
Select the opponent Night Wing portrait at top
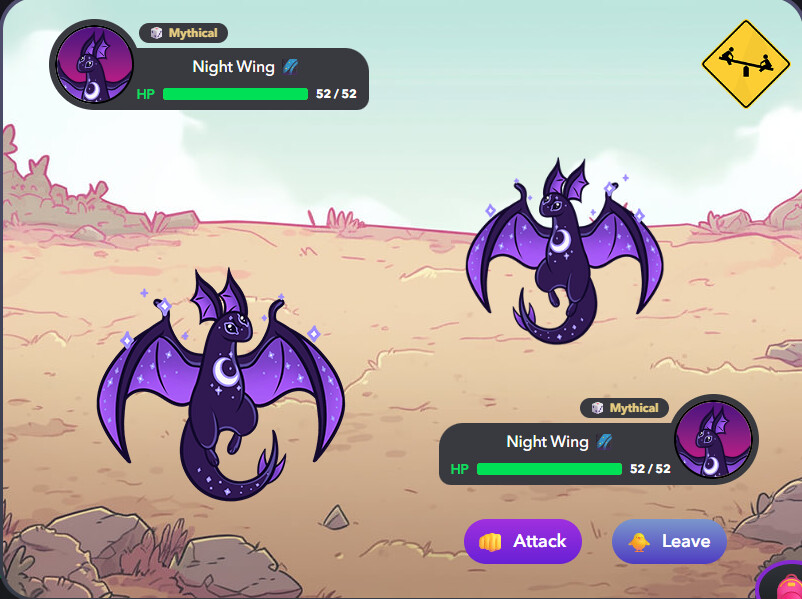pos(93,65)
